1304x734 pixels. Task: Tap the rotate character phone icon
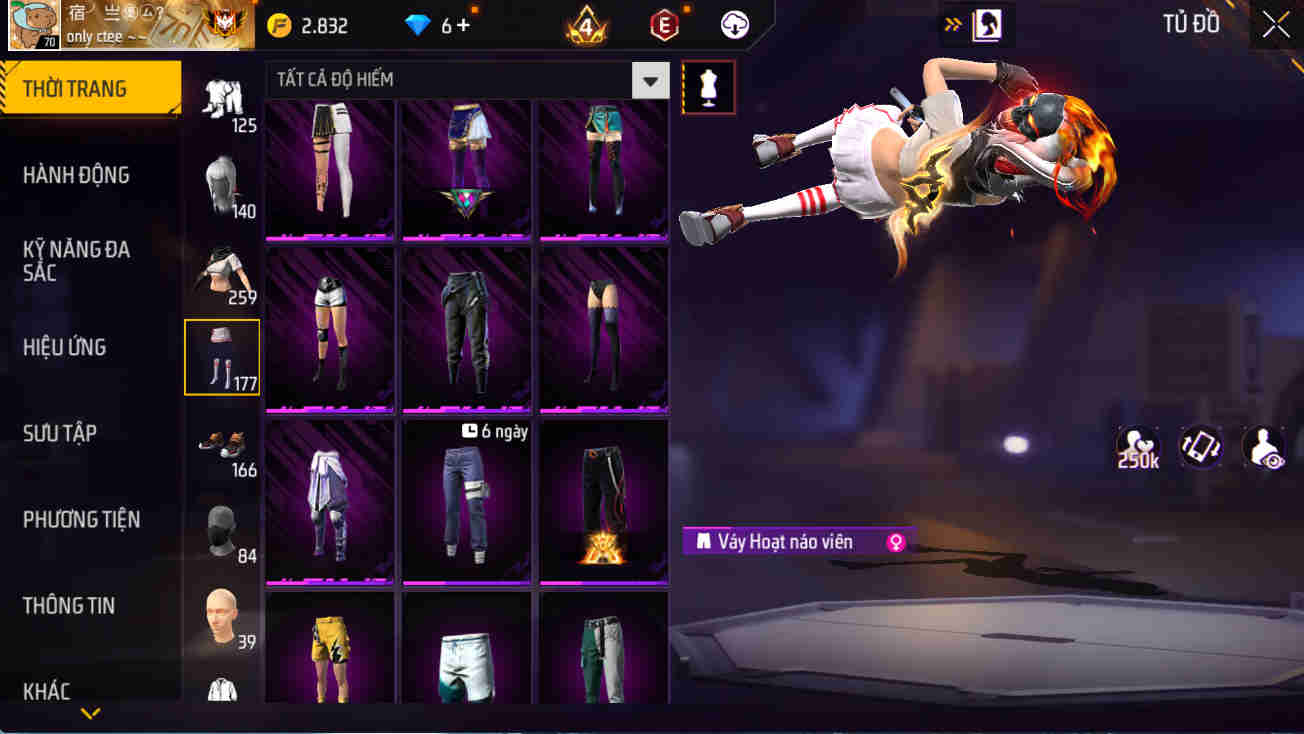[1200, 448]
